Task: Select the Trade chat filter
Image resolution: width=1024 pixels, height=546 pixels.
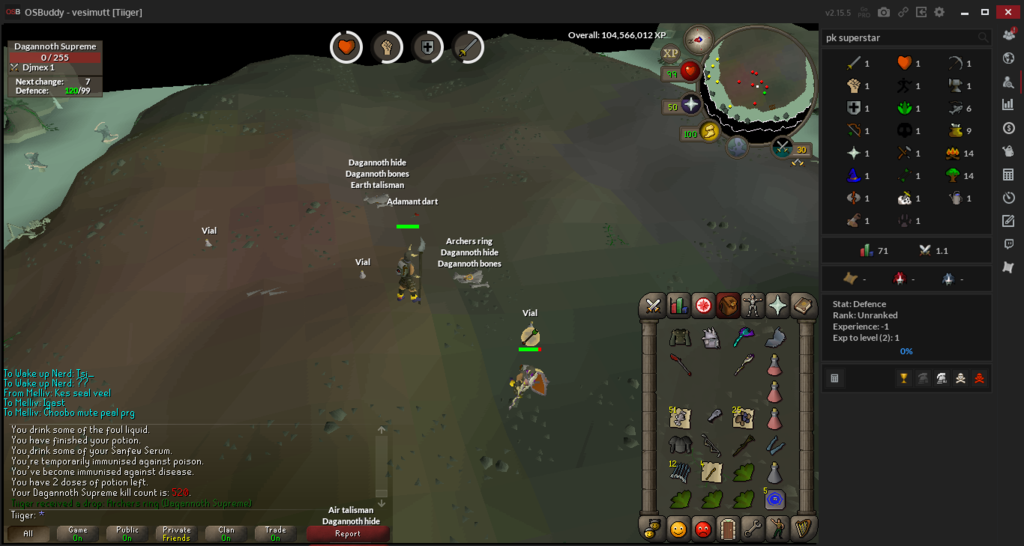Action: click(274, 533)
